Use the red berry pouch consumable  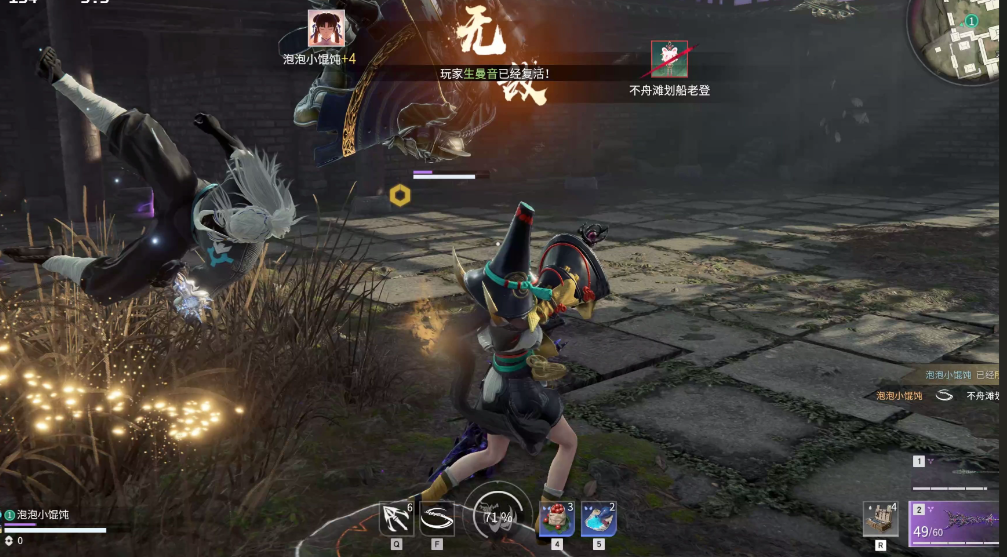(557, 518)
